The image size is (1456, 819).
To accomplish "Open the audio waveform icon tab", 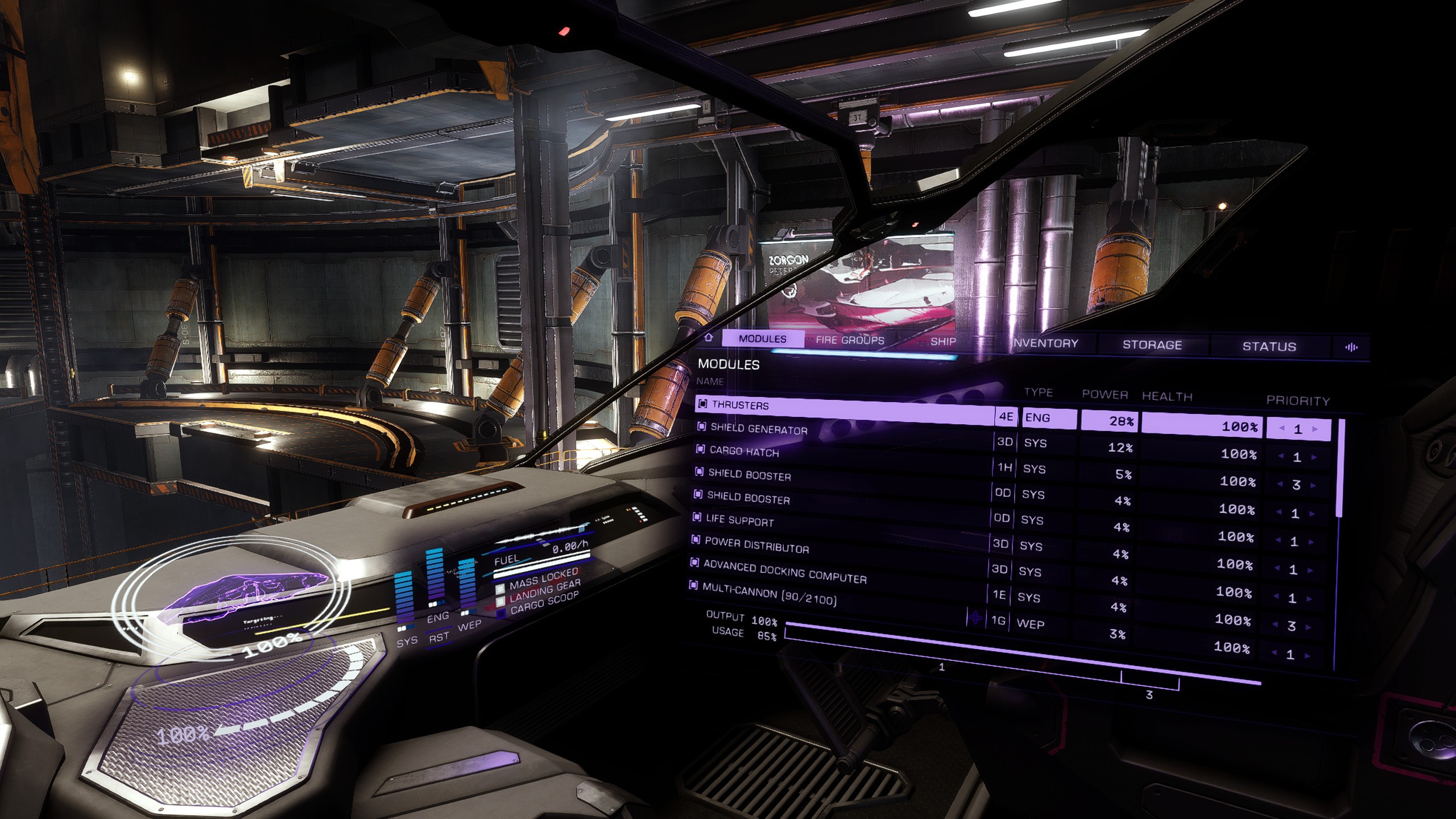I will pos(1351,348).
